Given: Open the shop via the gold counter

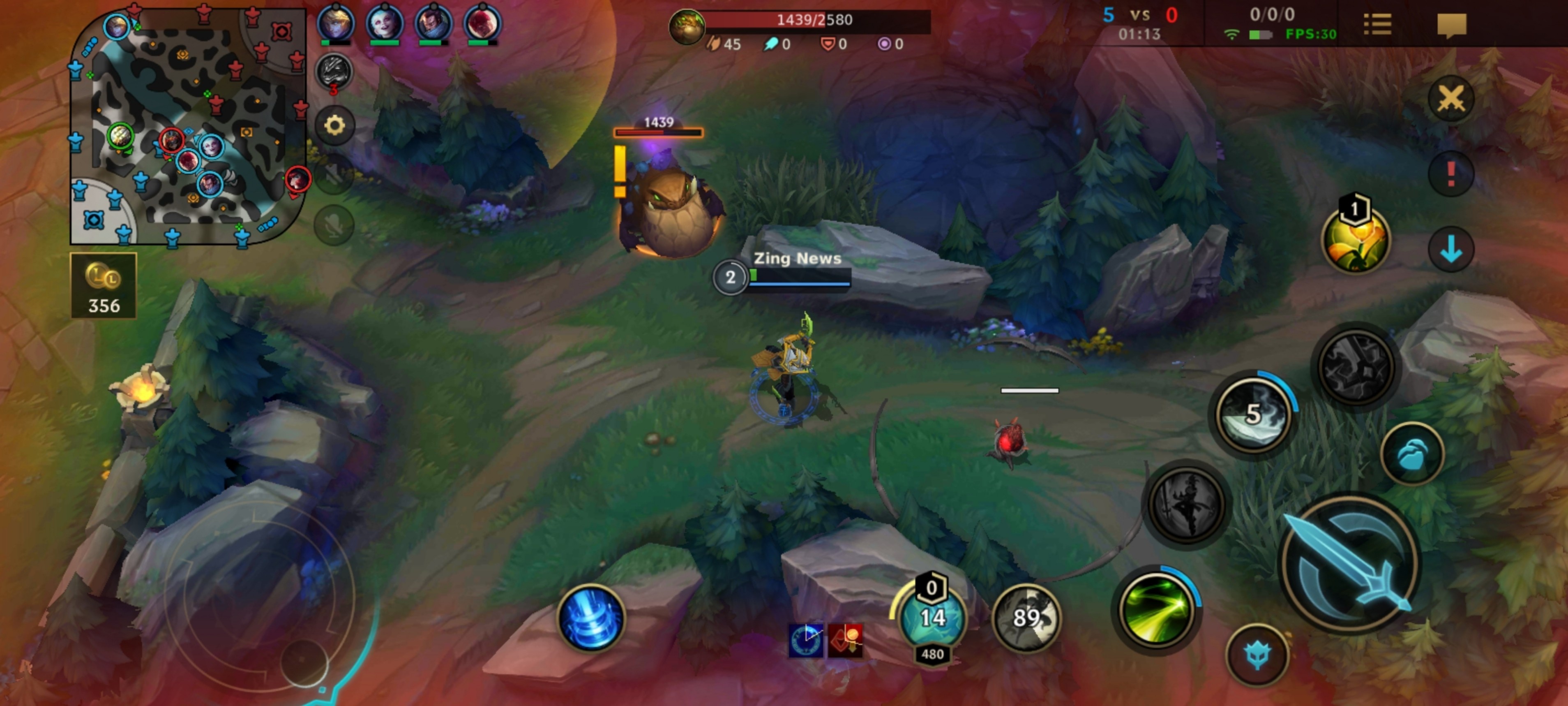Looking at the screenshot, I should point(104,286).
